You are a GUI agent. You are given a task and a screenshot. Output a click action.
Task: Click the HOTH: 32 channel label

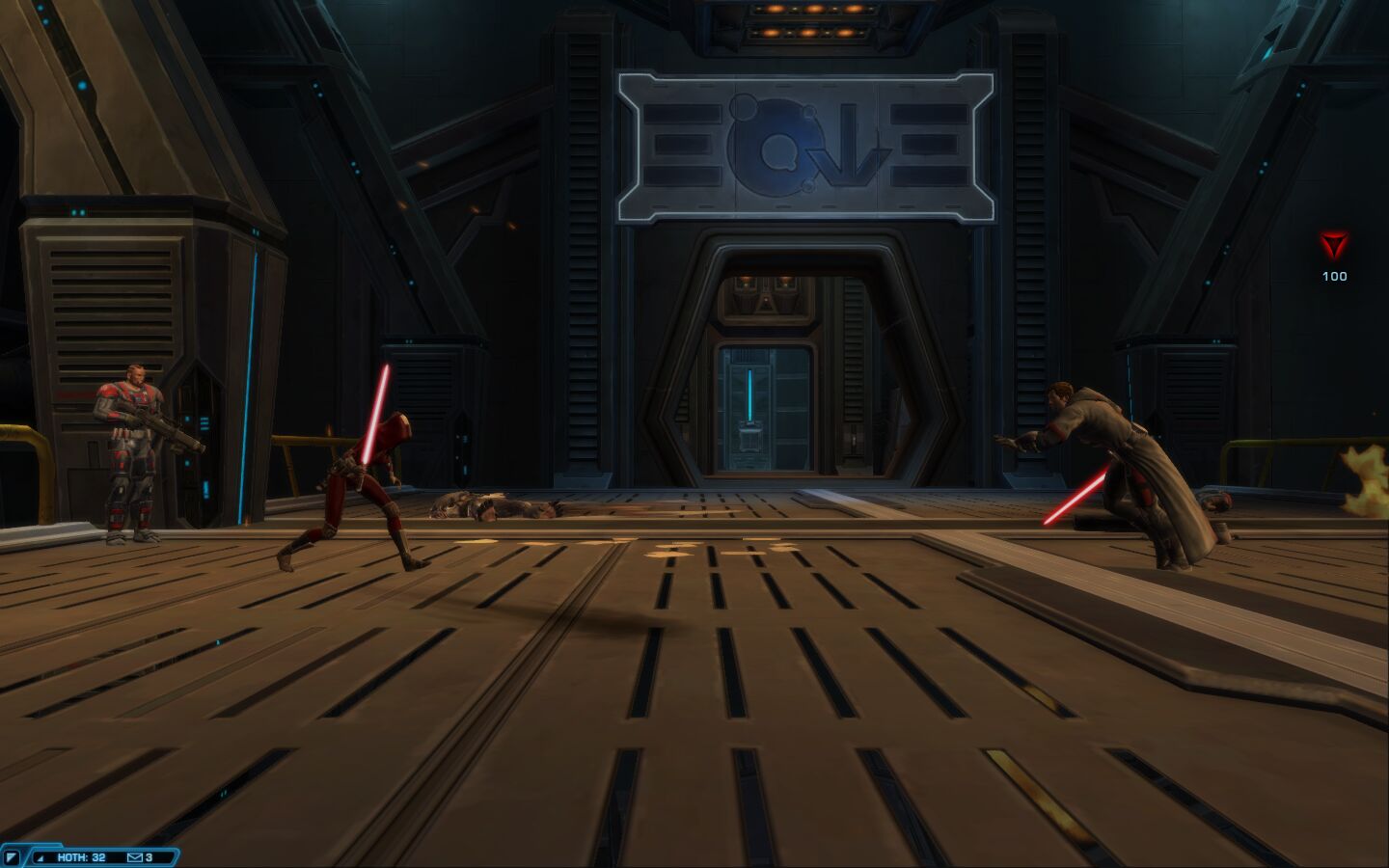(x=81, y=857)
